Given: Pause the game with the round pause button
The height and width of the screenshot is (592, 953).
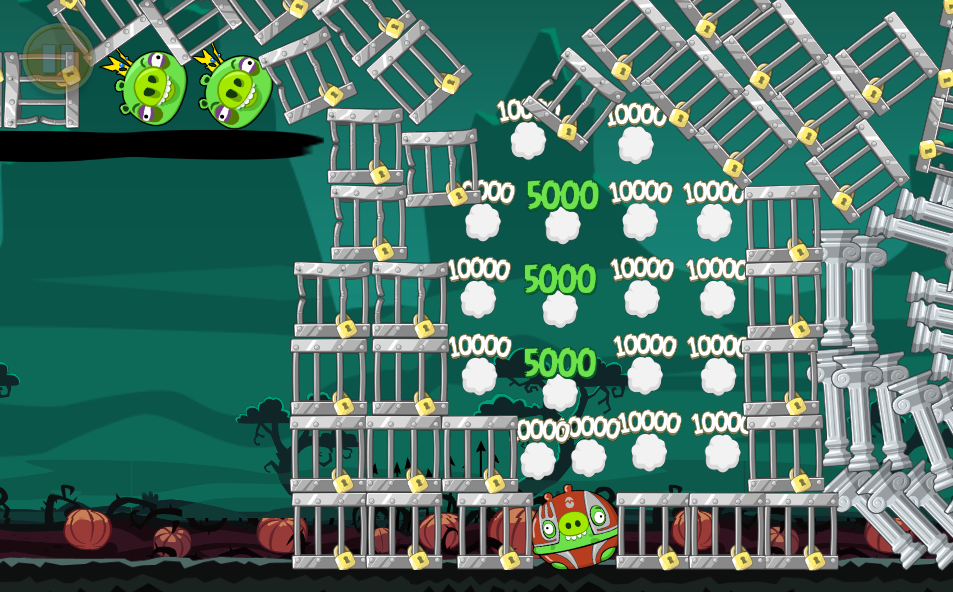Looking at the screenshot, I should 57,56.
